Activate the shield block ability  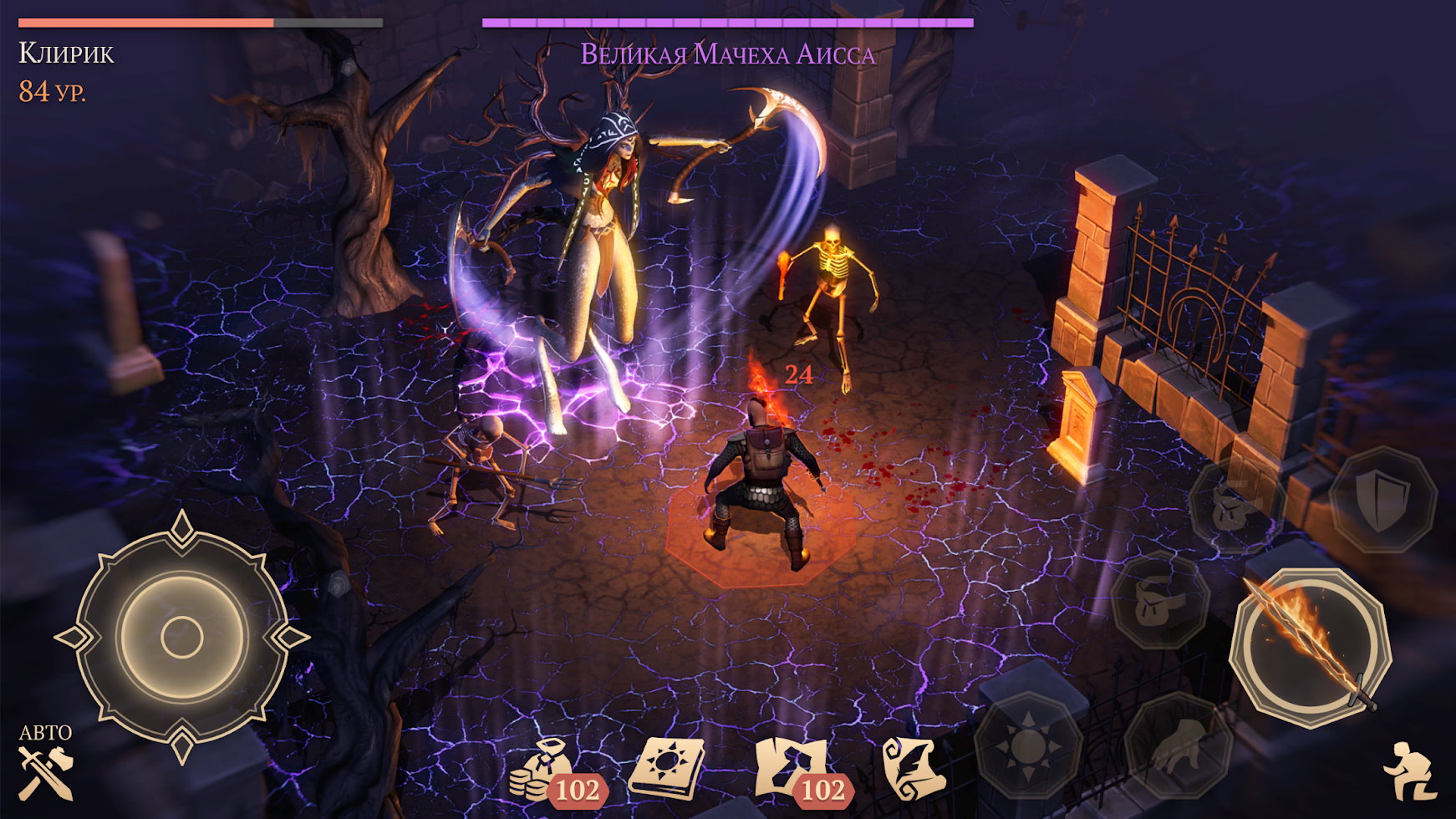click(1382, 501)
